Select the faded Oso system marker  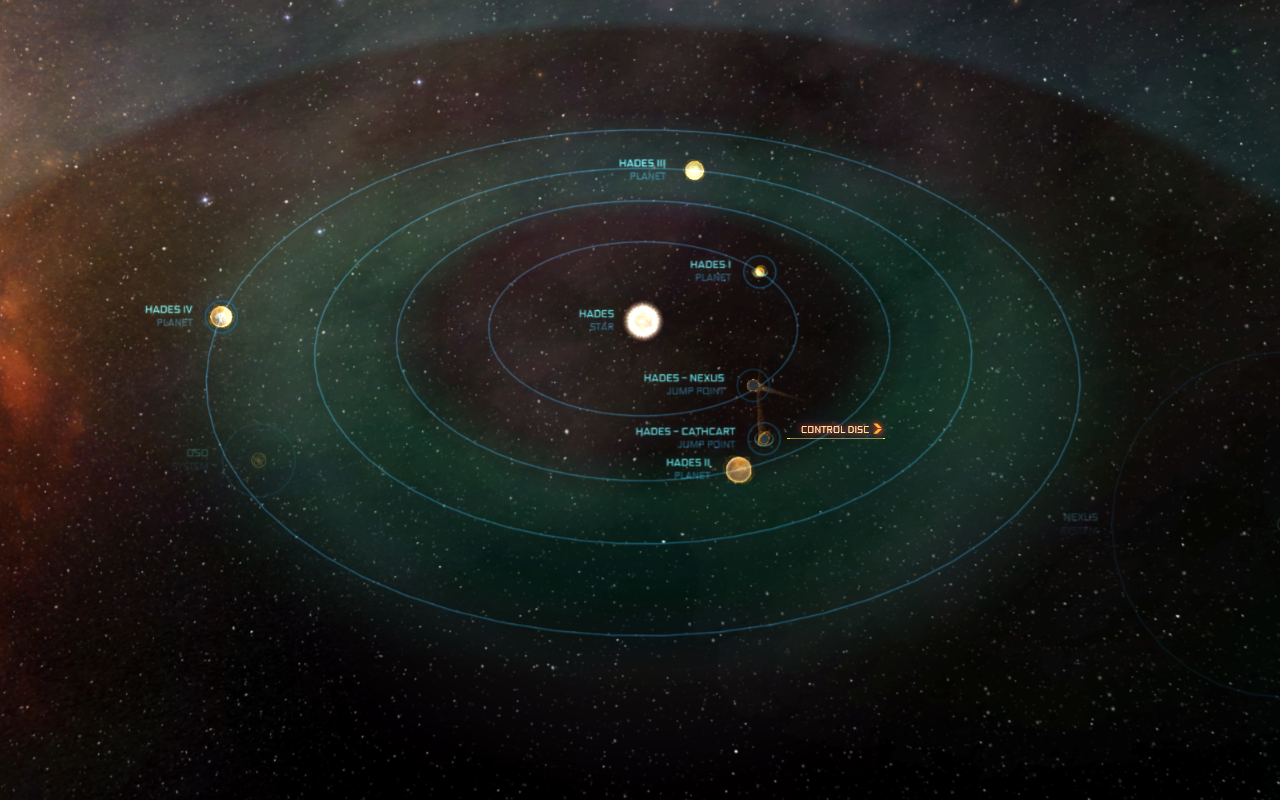pos(258,460)
